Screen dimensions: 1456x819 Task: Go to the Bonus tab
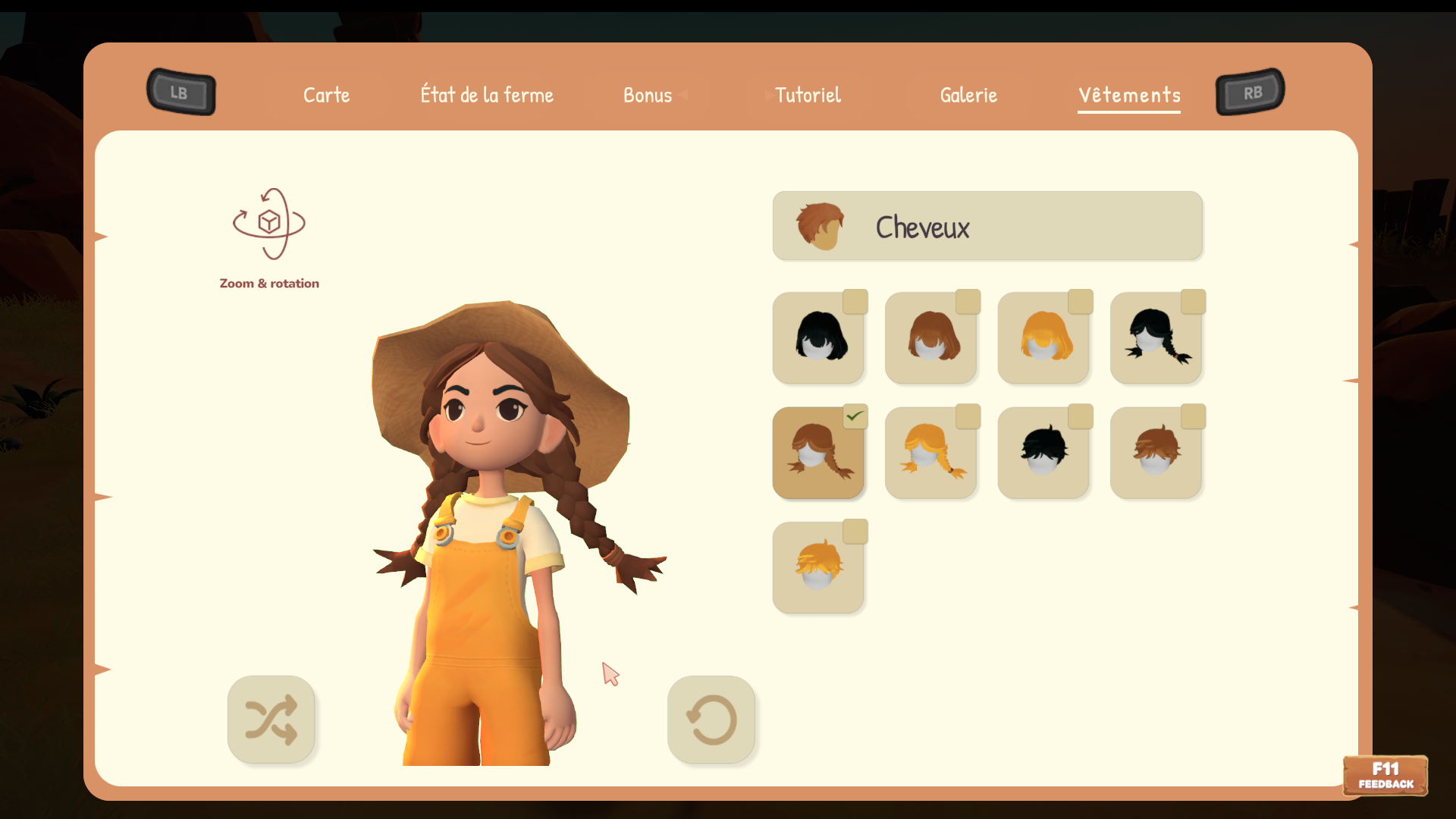648,95
